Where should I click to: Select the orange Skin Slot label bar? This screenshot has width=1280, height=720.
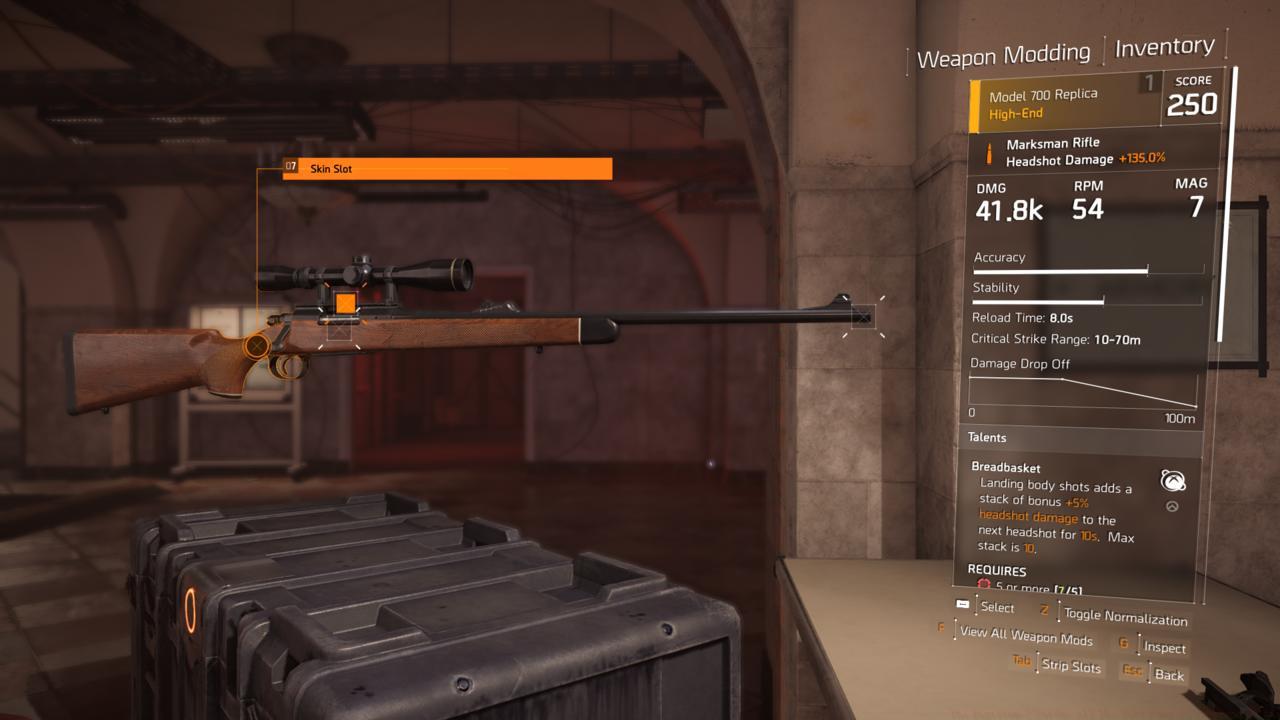click(447, 169)
